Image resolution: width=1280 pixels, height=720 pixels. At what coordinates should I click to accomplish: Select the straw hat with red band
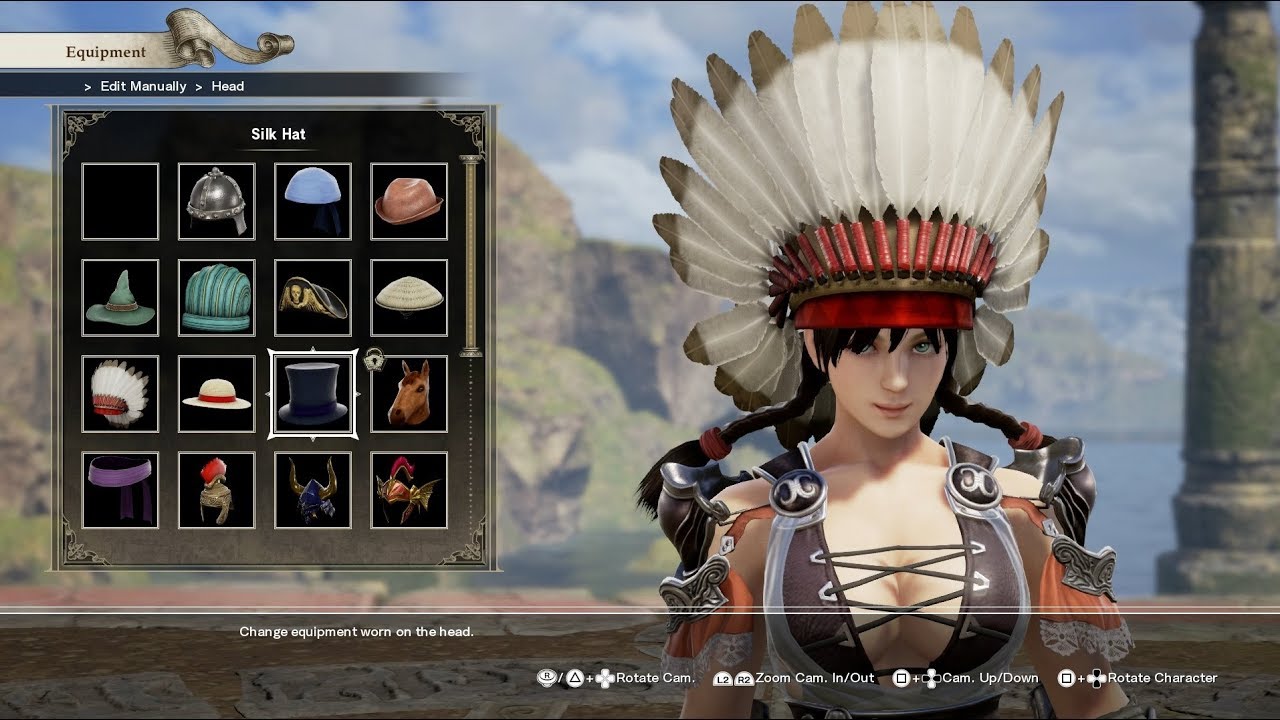click(x=216, y=394)
